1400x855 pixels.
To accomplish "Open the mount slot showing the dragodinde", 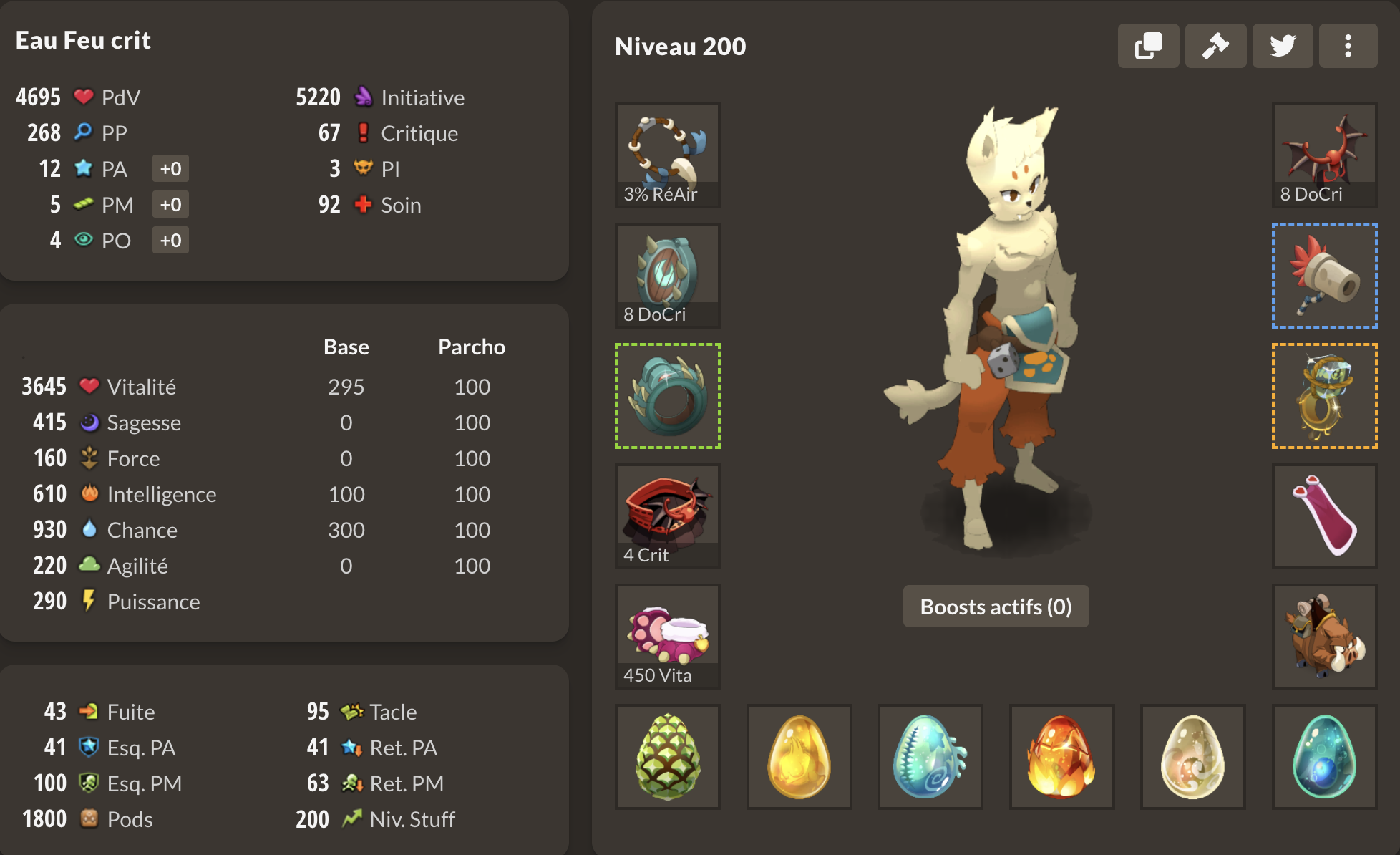I will [x=1324, y=636].
